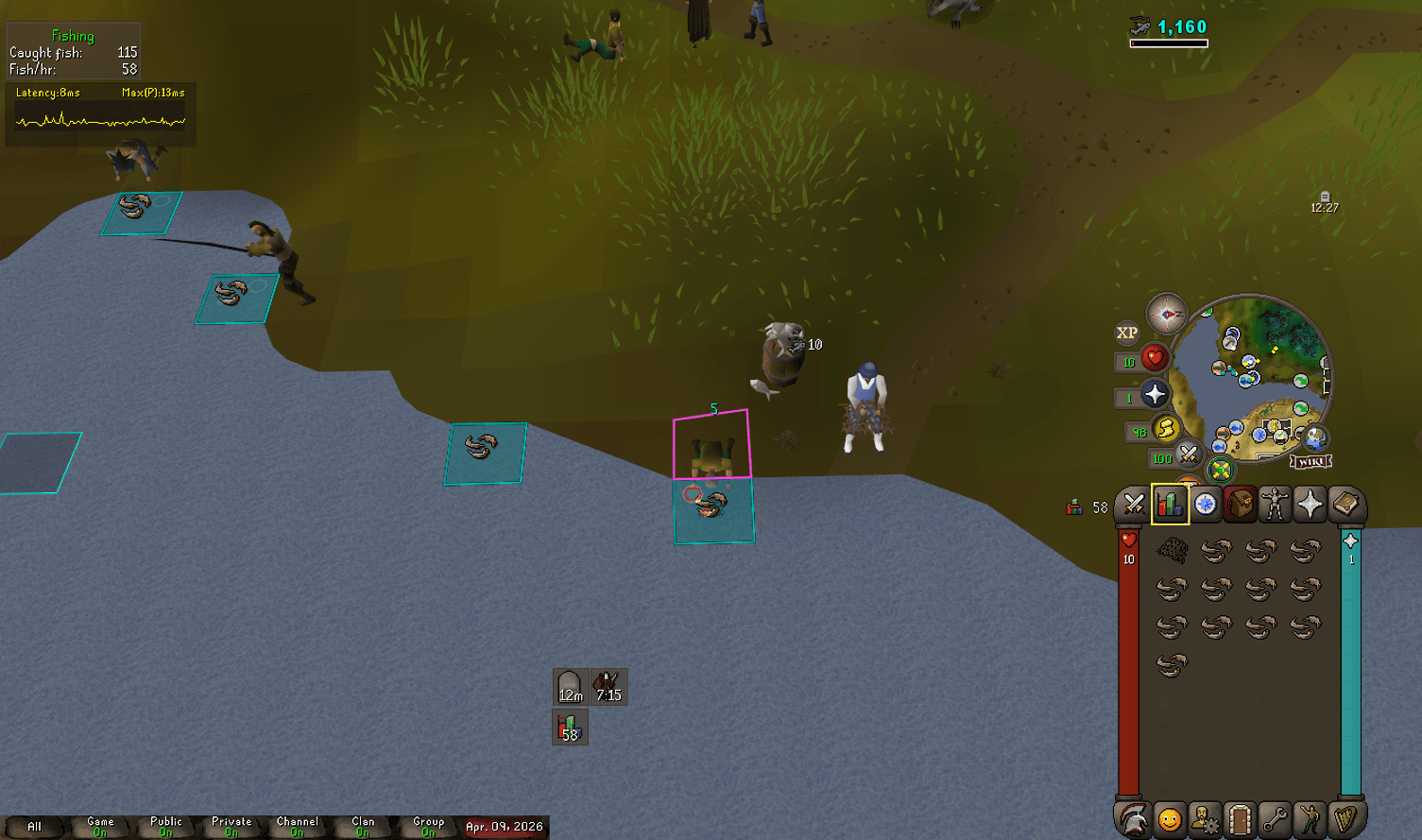Open the Prayer tab

(1310, 506)
